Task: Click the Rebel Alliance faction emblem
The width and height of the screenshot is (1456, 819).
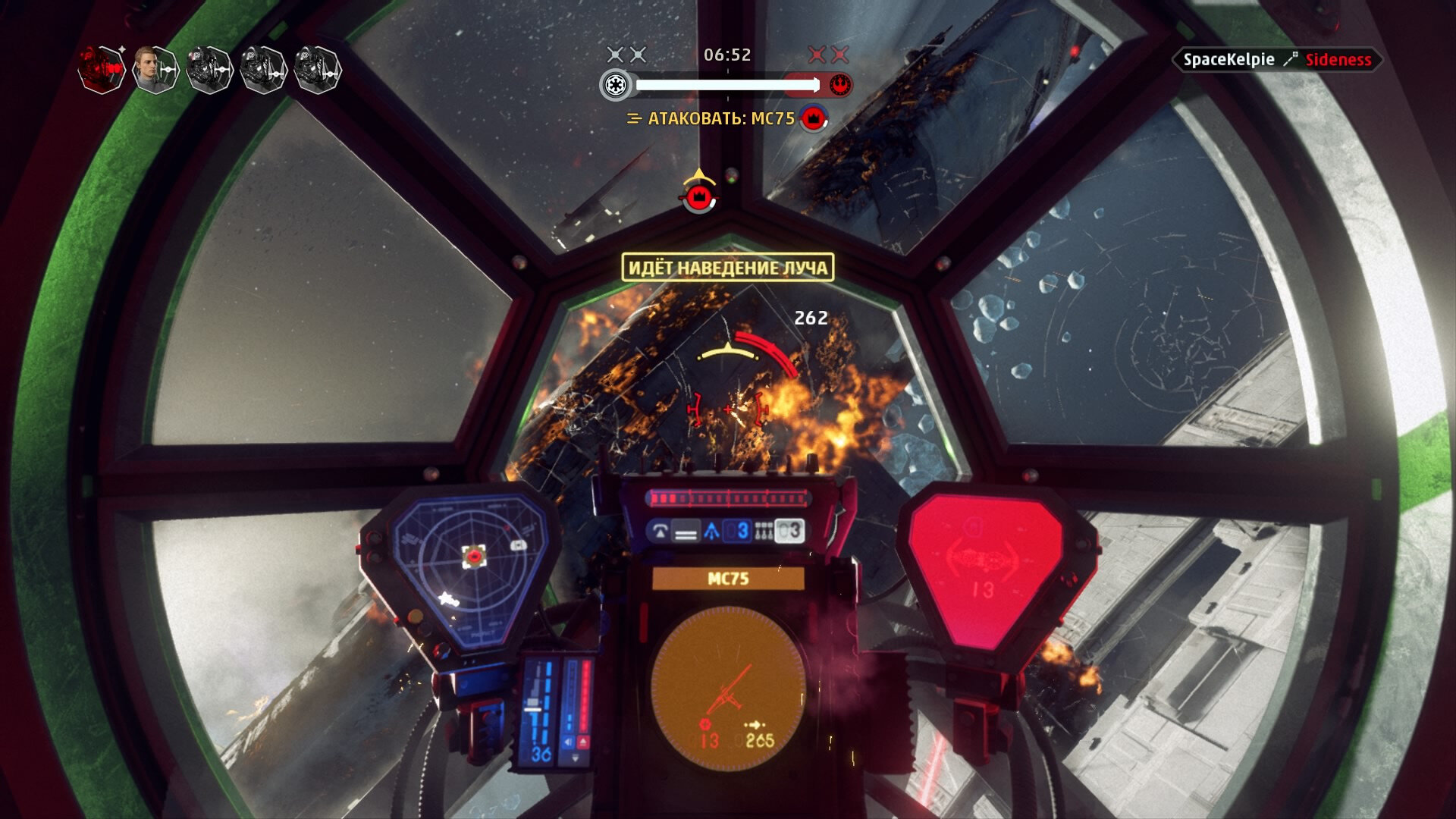Action: point(839,85)
